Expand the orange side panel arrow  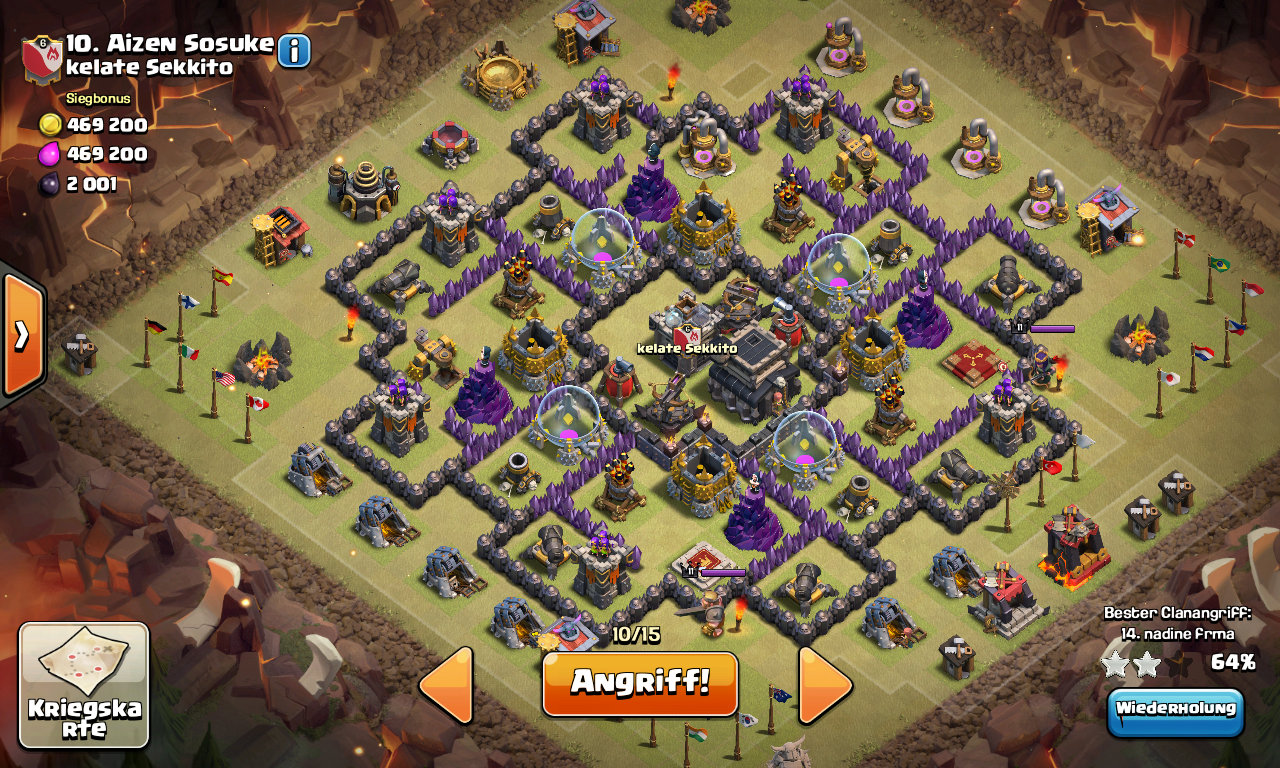pyautogui.click(x=21, y=335)
